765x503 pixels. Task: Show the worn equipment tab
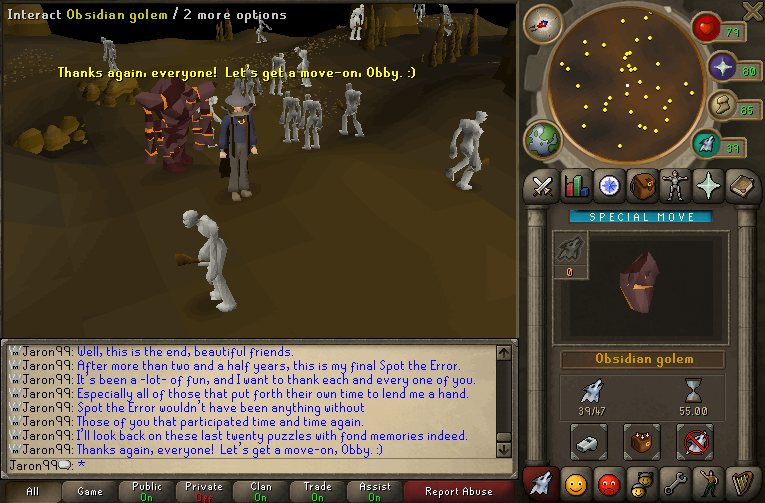674,186
